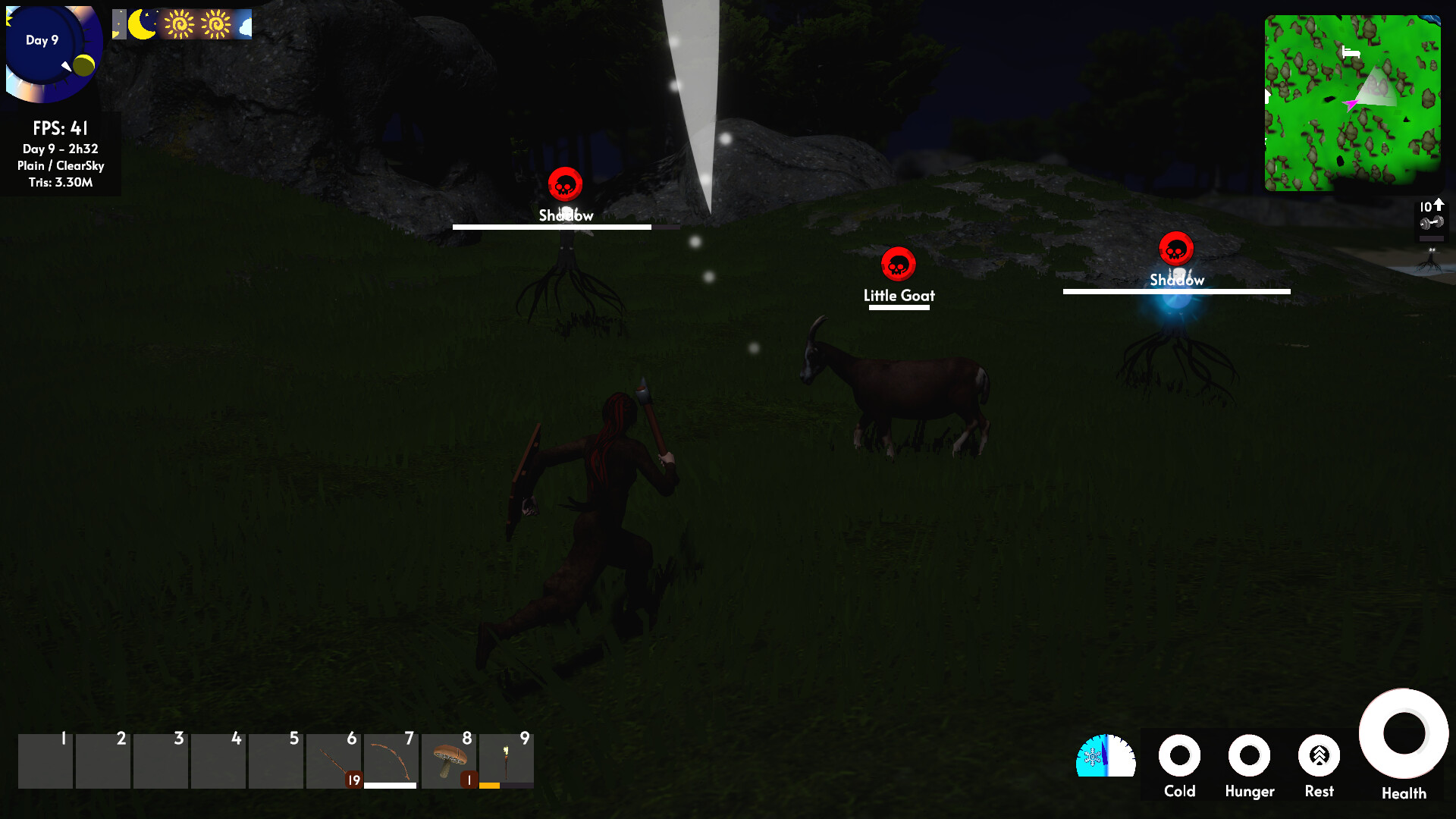
Task: Equip the torch in hotbar slot 9
Action: pos(505,758)
